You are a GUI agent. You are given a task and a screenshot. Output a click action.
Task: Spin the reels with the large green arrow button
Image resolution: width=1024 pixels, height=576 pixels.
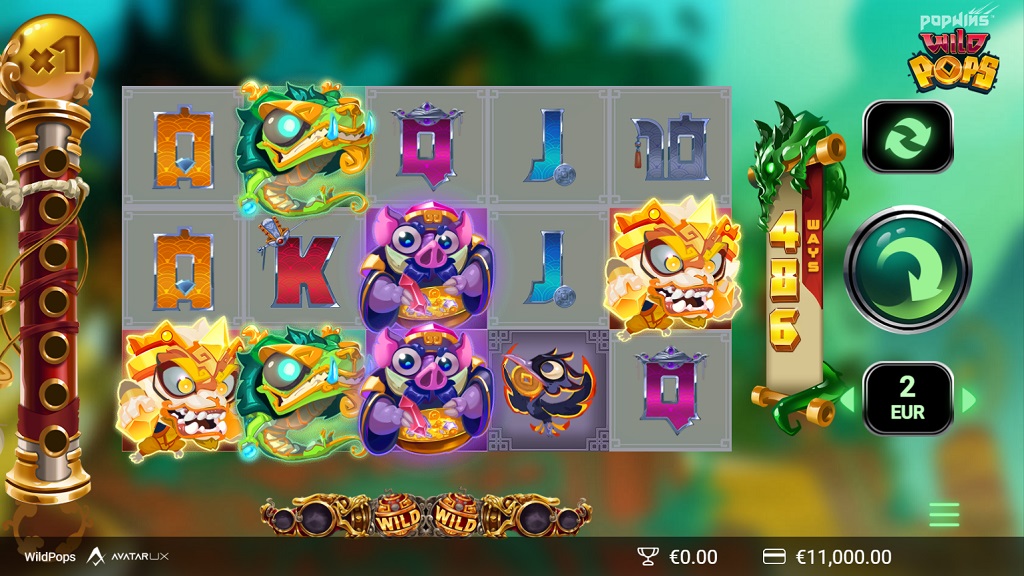point(907,268)
